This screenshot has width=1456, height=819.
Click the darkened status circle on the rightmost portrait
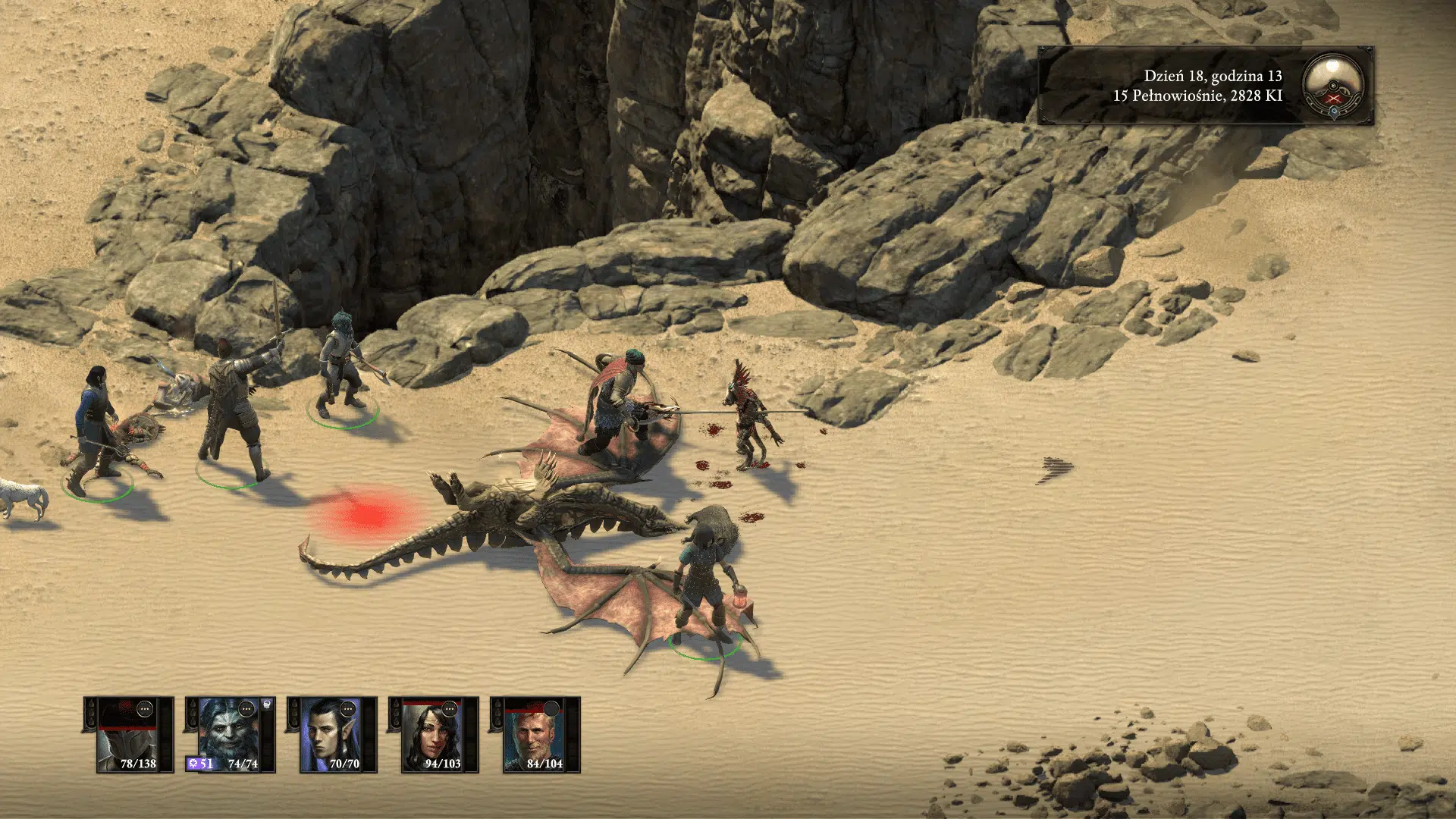click(x=552, y=708)
